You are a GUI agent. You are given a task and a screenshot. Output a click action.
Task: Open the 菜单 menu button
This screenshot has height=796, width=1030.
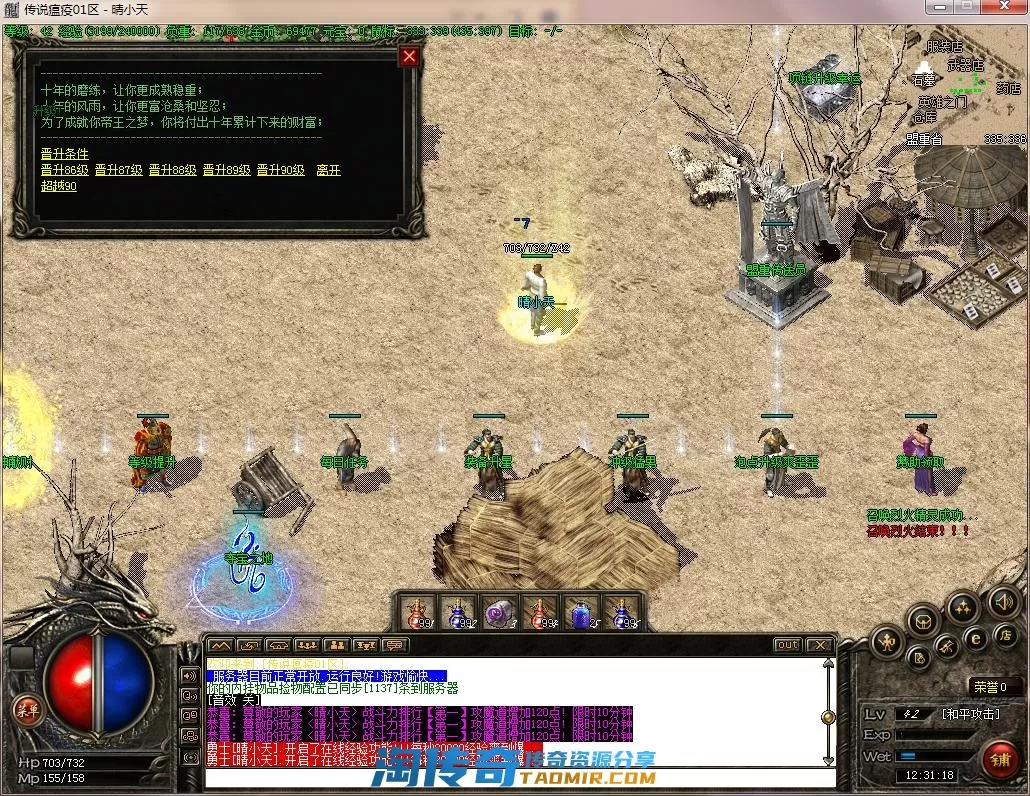[27, 709]
